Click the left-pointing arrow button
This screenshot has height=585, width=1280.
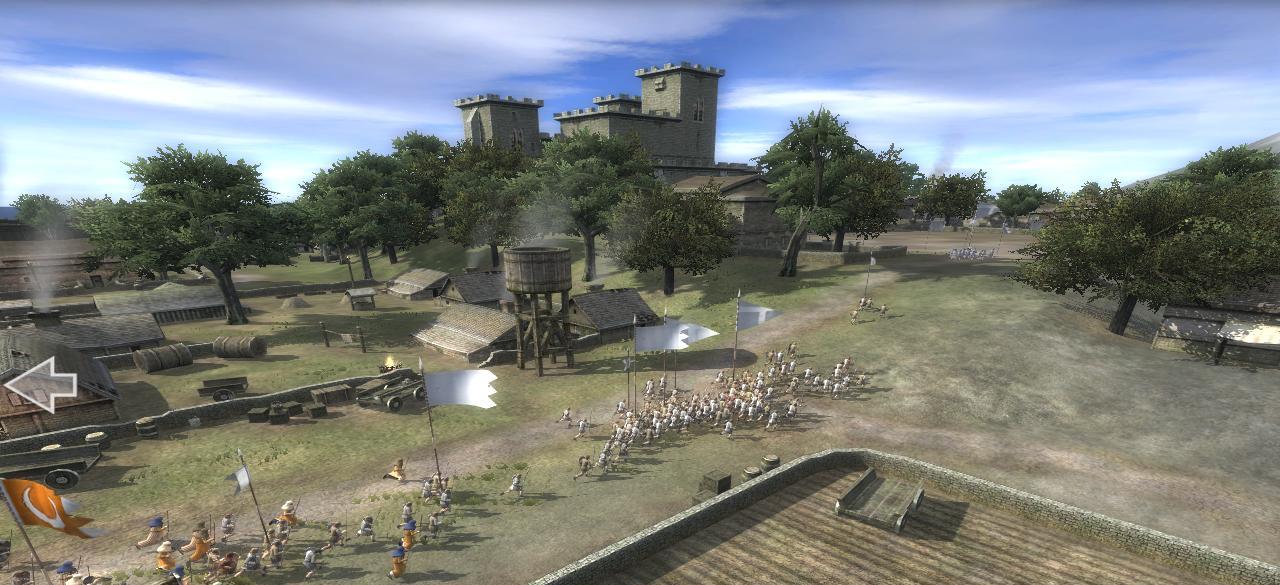coord(39,384)
